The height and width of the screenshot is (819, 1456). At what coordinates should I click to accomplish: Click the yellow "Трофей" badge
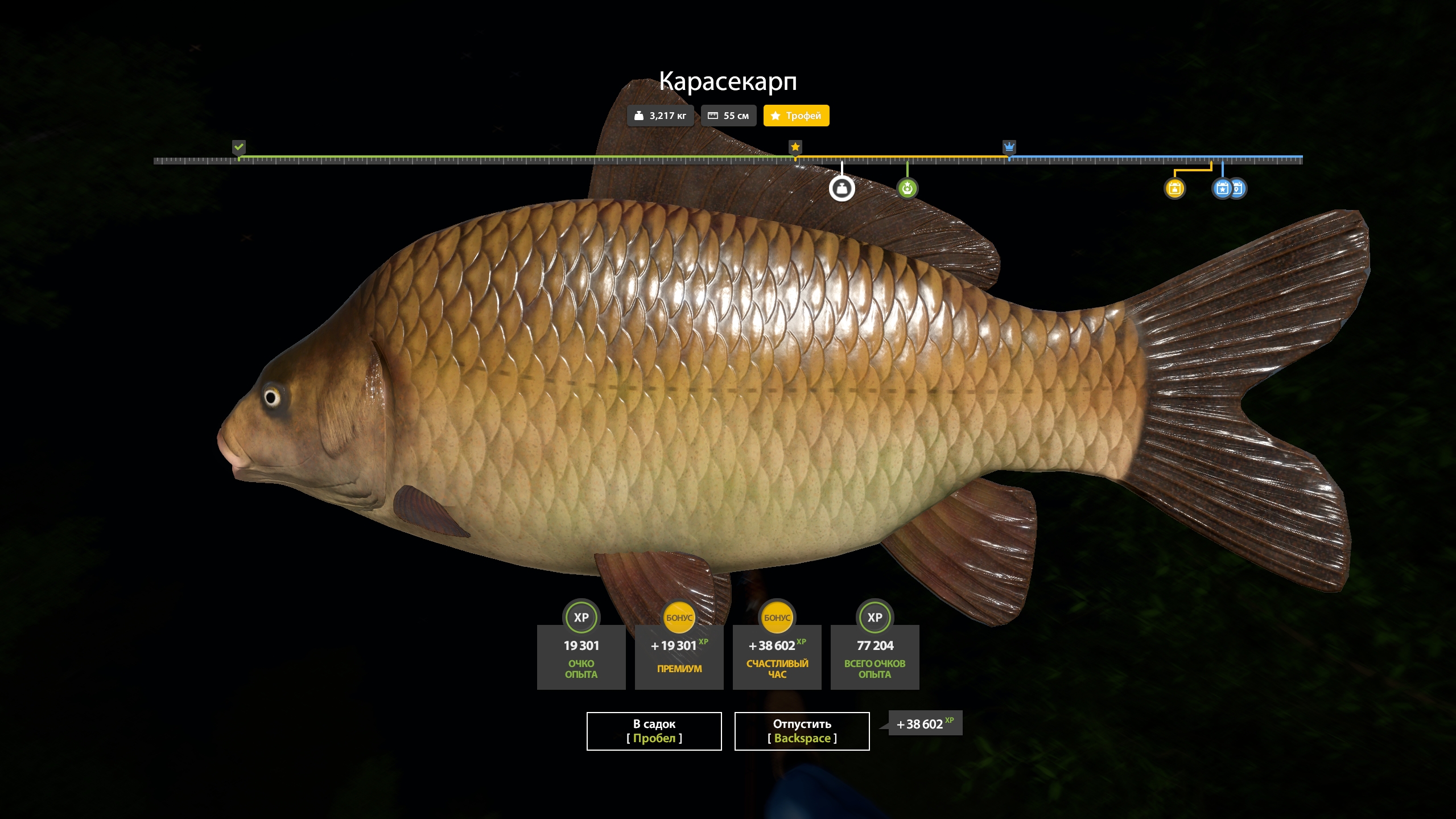coord(796,116)
